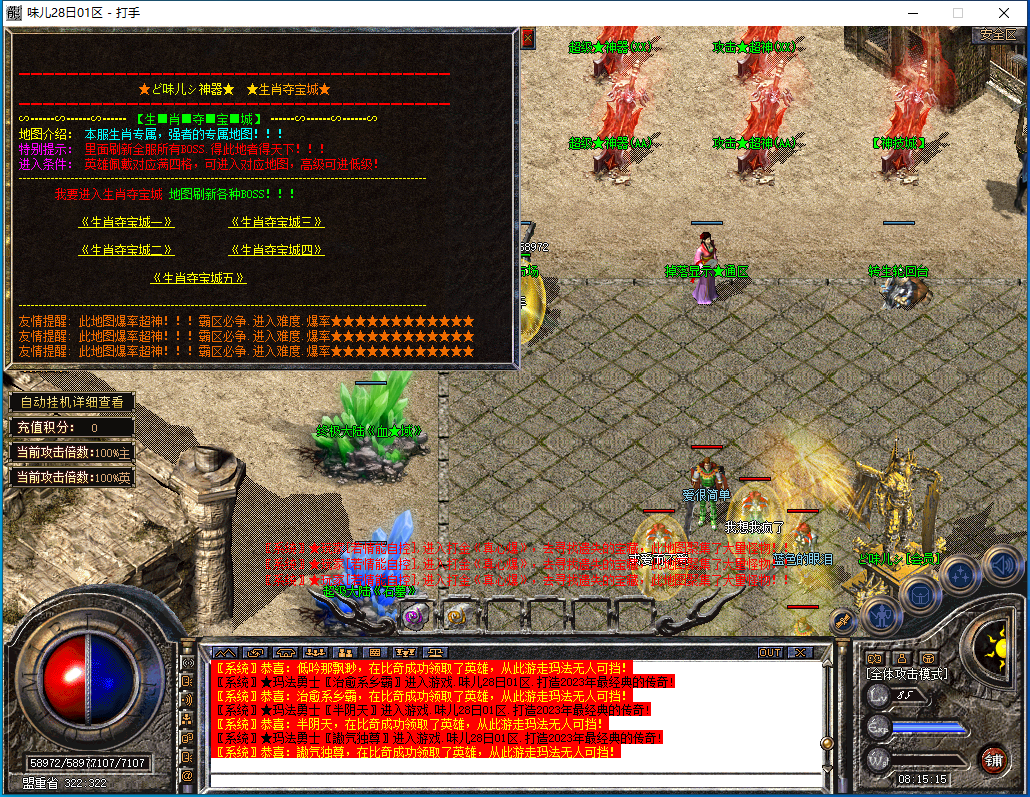Open 自动挂机详细查看 auto-hunt details
Viewport: 1030px width, 797px height.
(x=72, y=402)
